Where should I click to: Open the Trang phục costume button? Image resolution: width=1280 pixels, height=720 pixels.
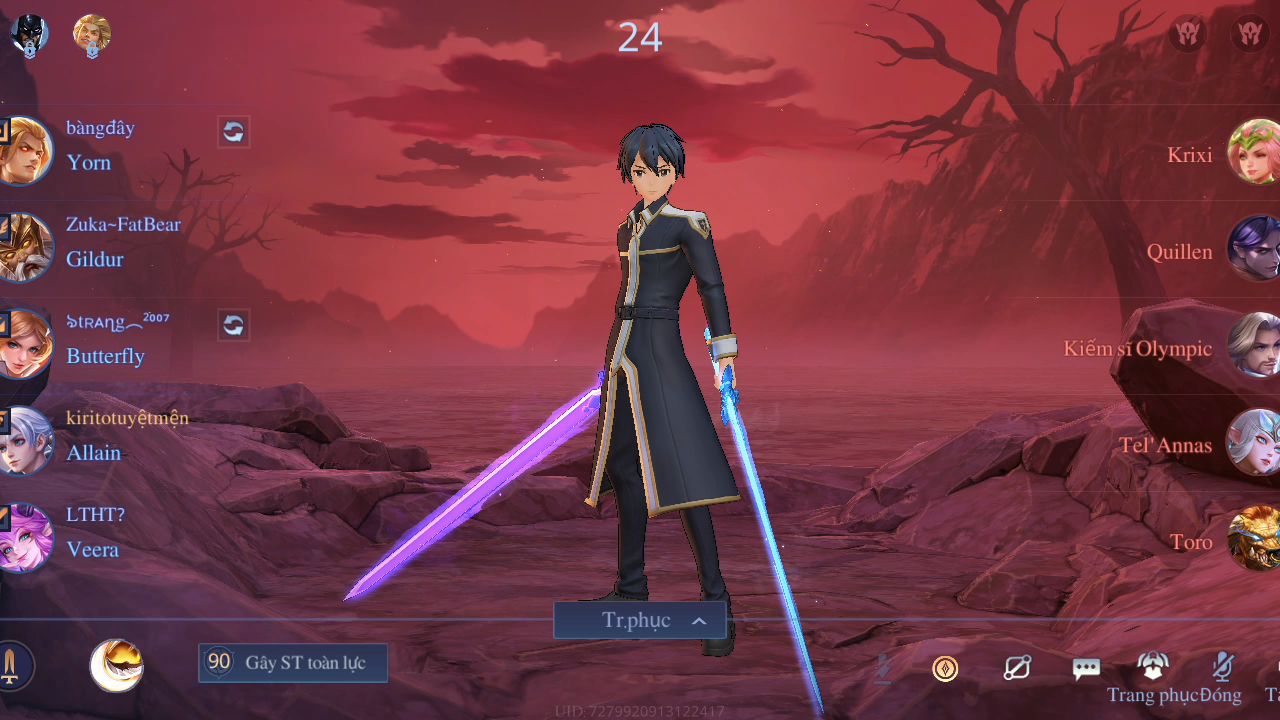1153,668
